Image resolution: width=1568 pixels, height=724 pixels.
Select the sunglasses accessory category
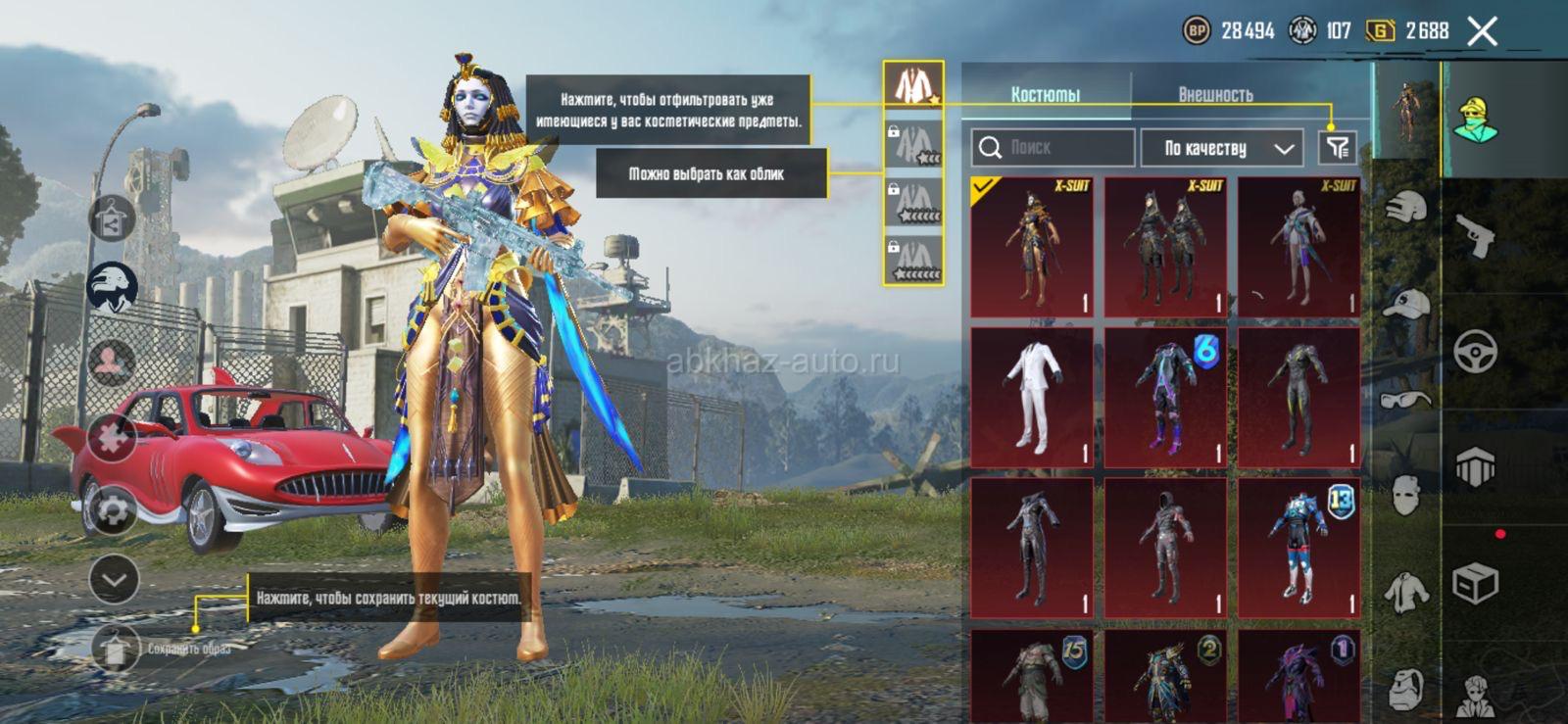(x=1405, y=398)
